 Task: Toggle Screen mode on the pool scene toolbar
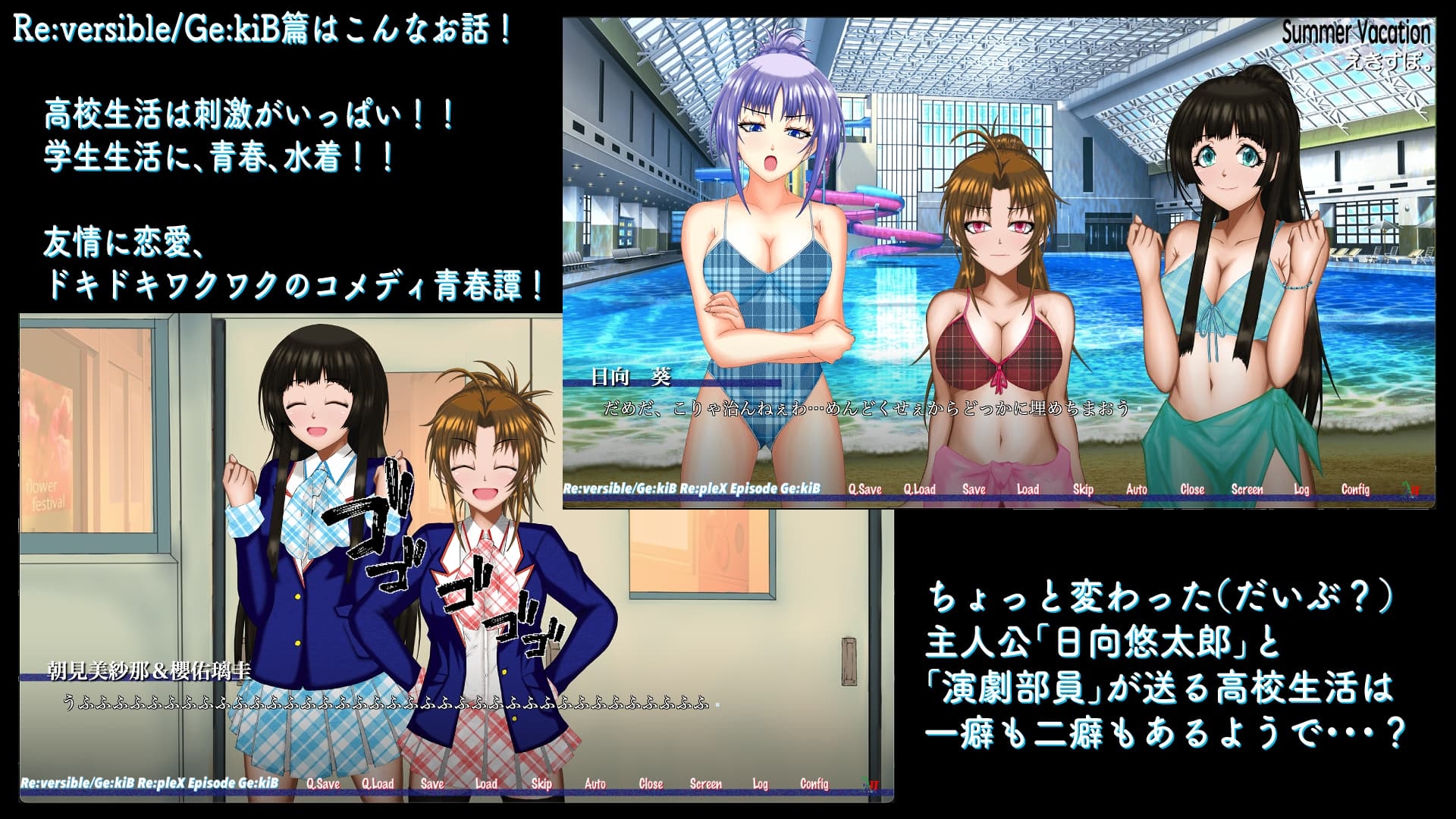(x=1245, y=490)
